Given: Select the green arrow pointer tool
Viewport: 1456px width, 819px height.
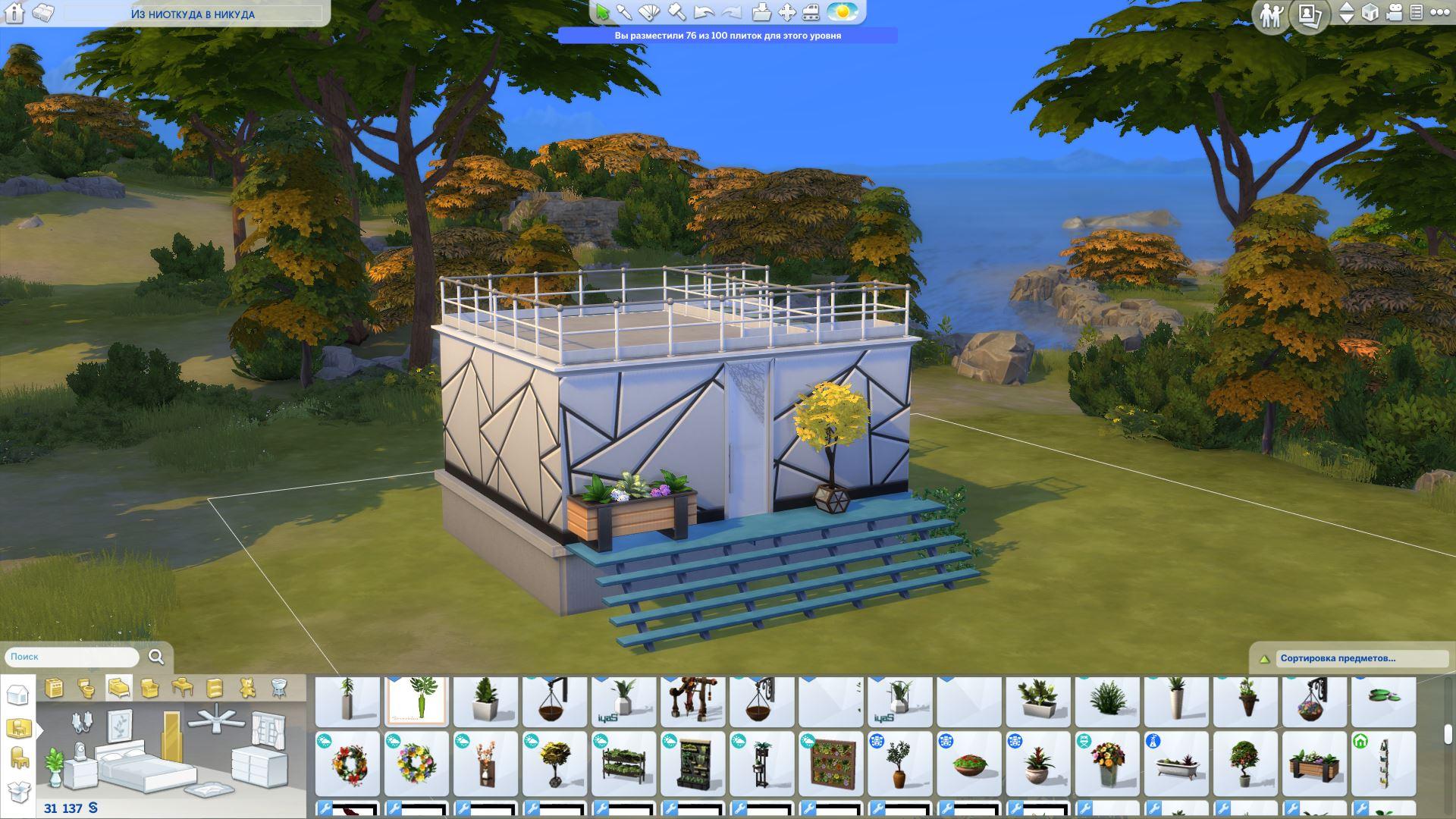Looking at the screenshot, I should click(x=602, y=12).
